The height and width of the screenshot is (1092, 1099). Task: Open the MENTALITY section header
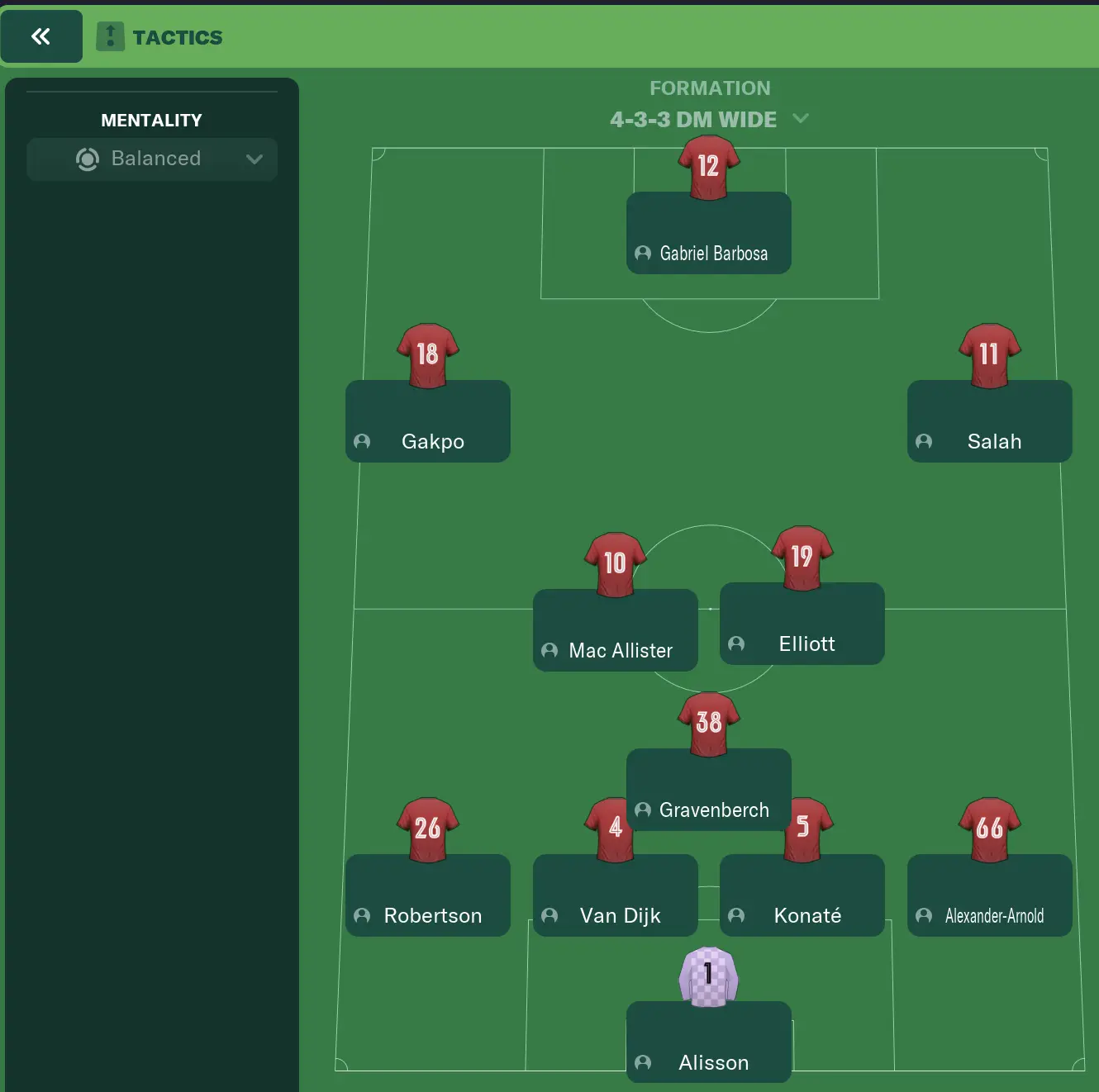pyautogui.click(x=151, y=120)
